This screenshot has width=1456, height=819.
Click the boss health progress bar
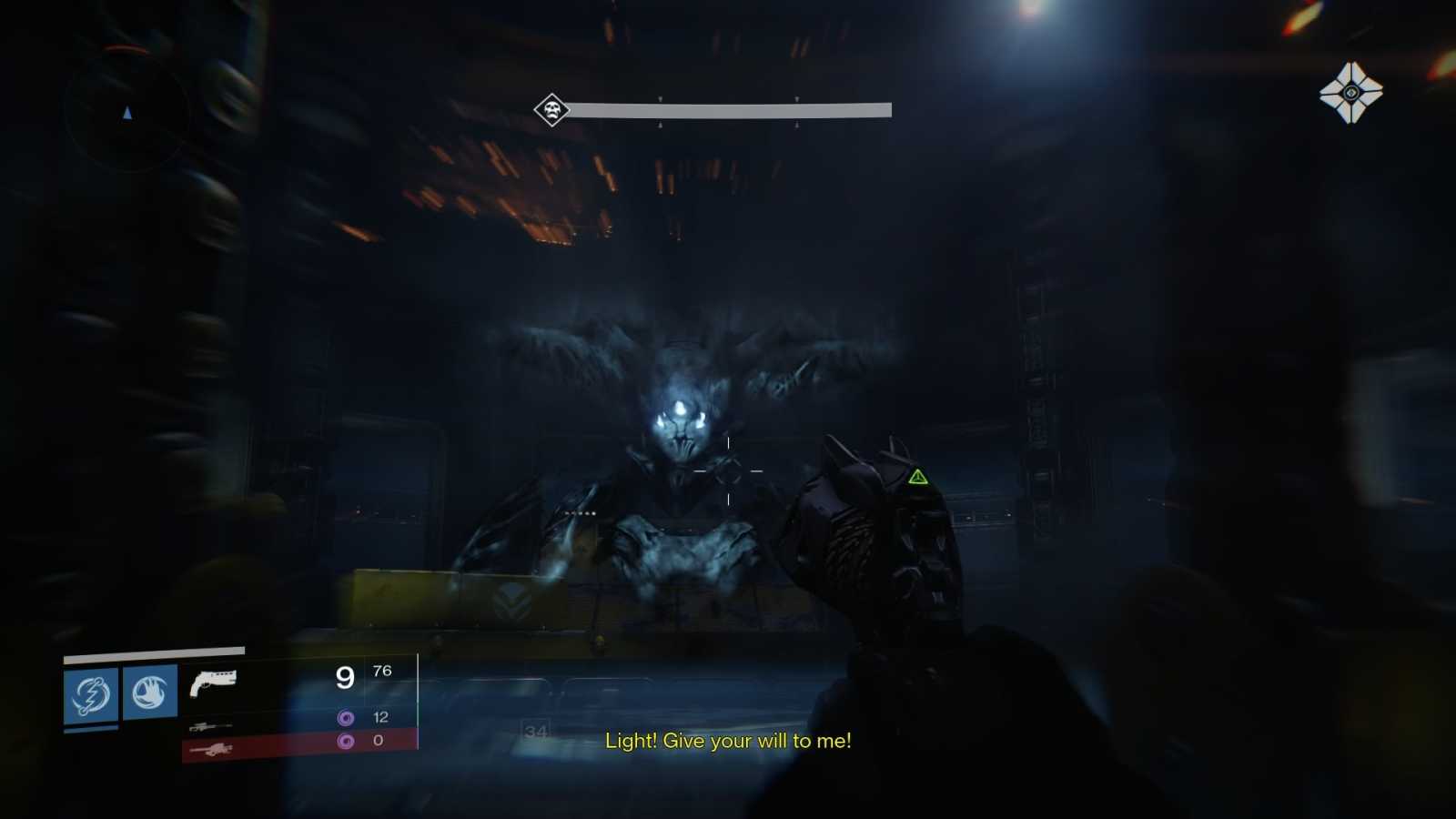(728, 108)
